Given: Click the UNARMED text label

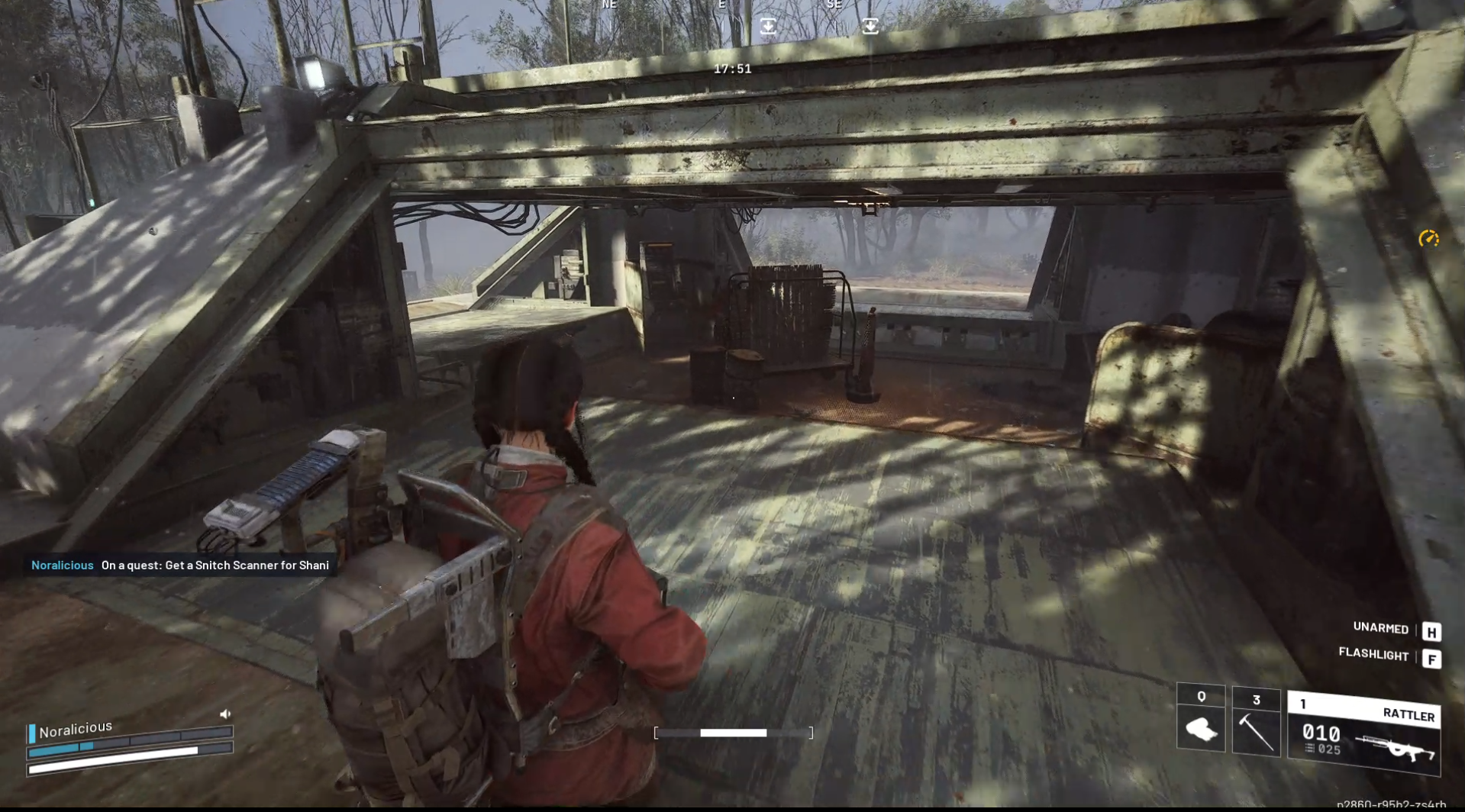Looking at the screenshot, I should (x=1379, y=628).
